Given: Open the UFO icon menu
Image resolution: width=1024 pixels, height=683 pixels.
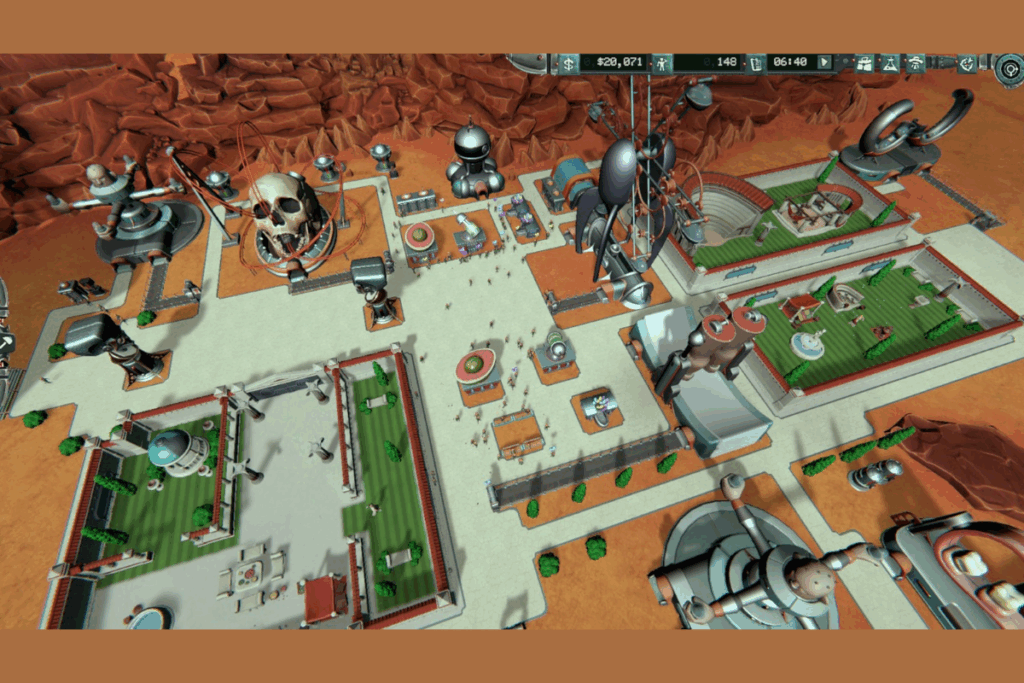Looking at the screenshot, I should [915, 63].
